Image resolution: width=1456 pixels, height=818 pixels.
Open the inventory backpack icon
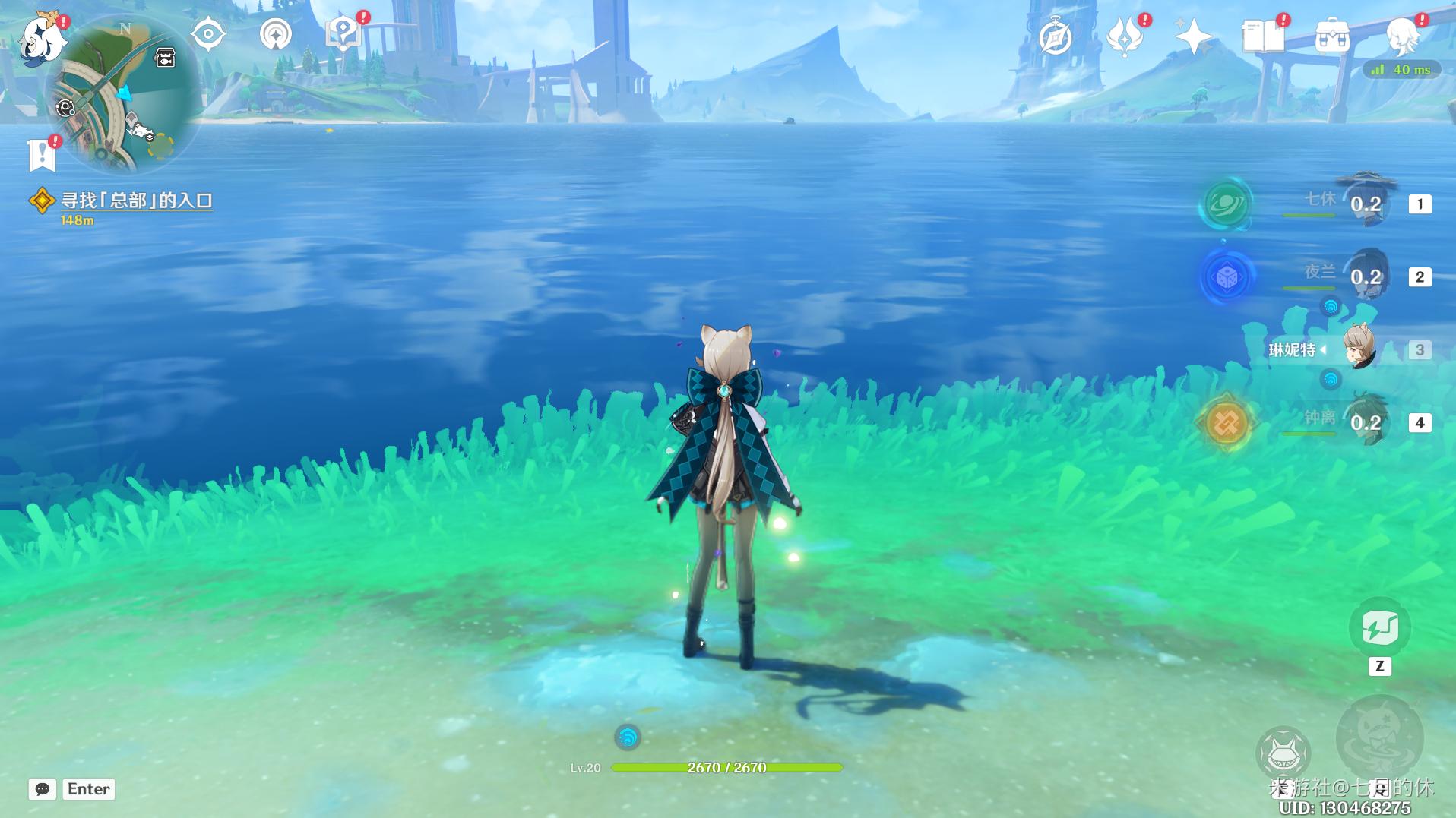[1332, 36]
